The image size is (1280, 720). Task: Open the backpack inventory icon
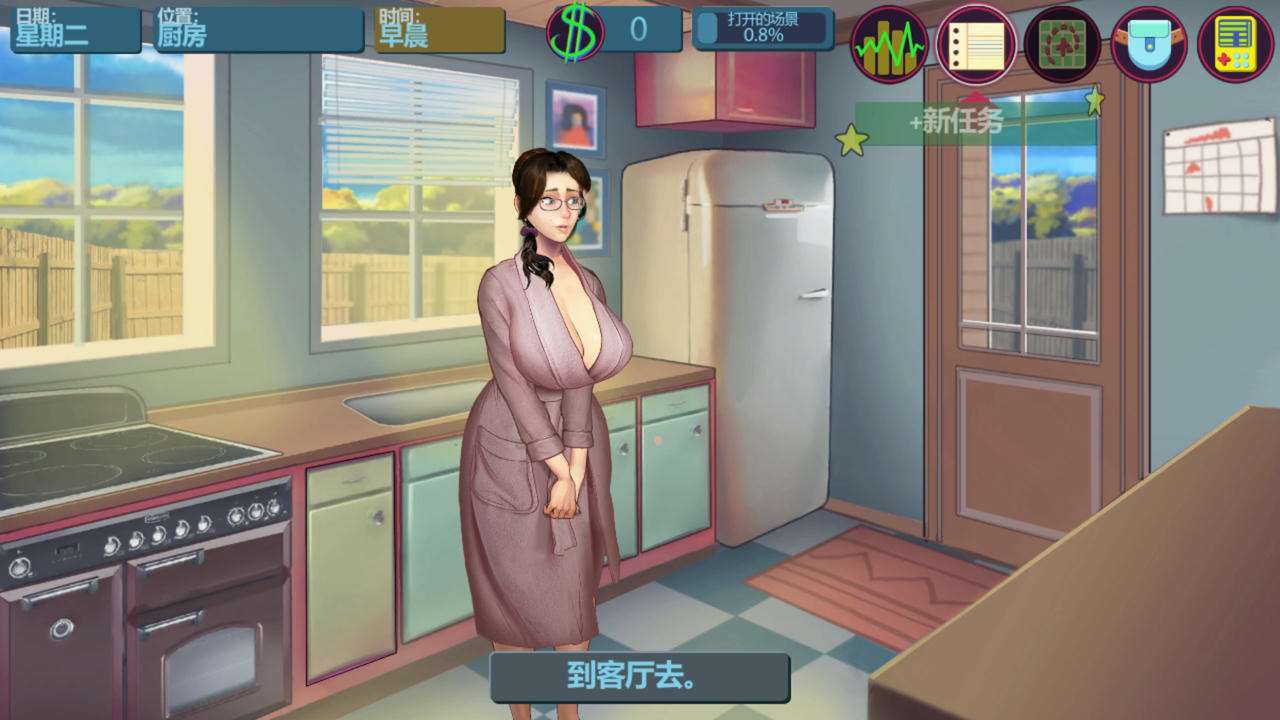click(1148, 44)
